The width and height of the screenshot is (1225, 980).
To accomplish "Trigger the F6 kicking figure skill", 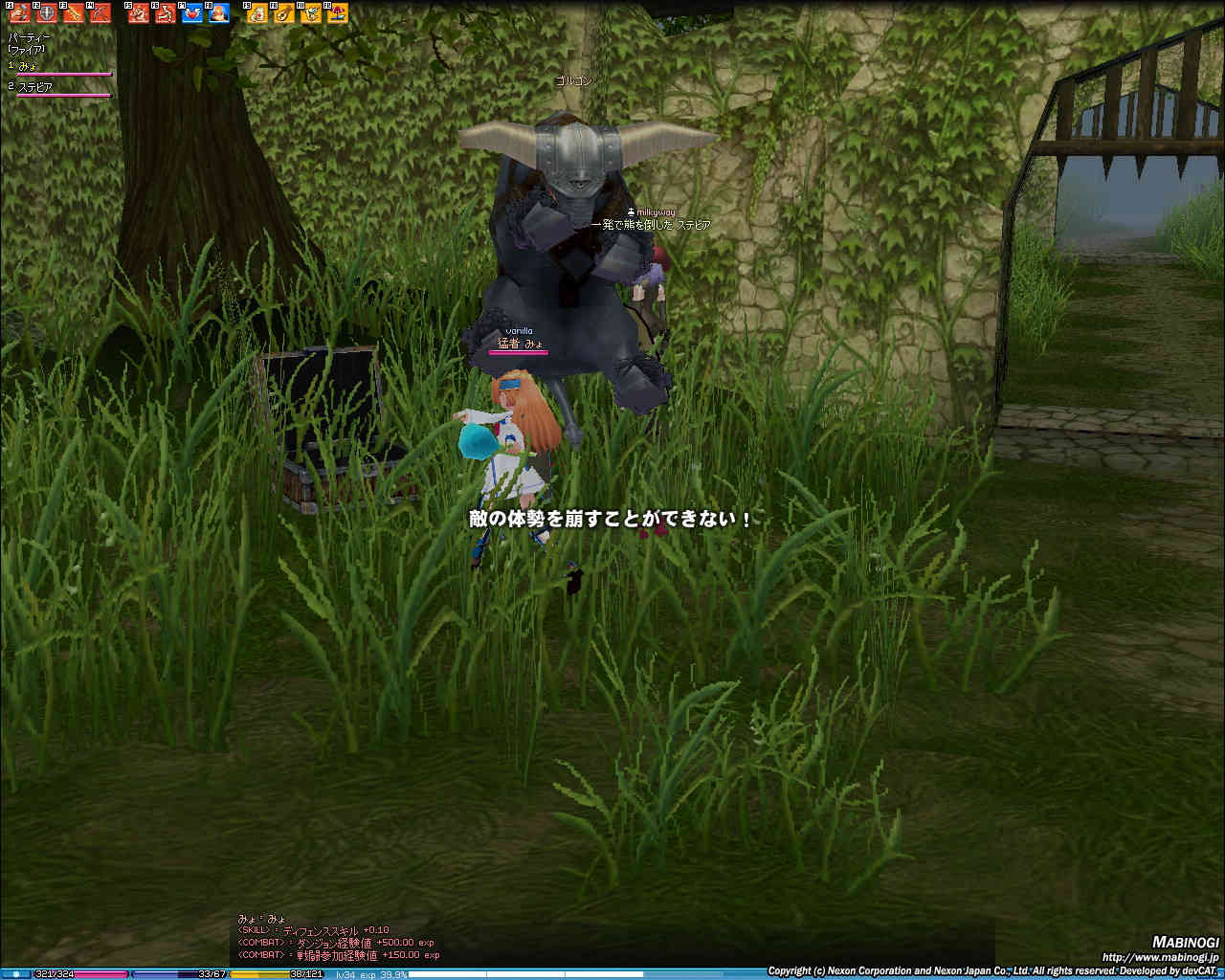I will click(x=166, y=13).
